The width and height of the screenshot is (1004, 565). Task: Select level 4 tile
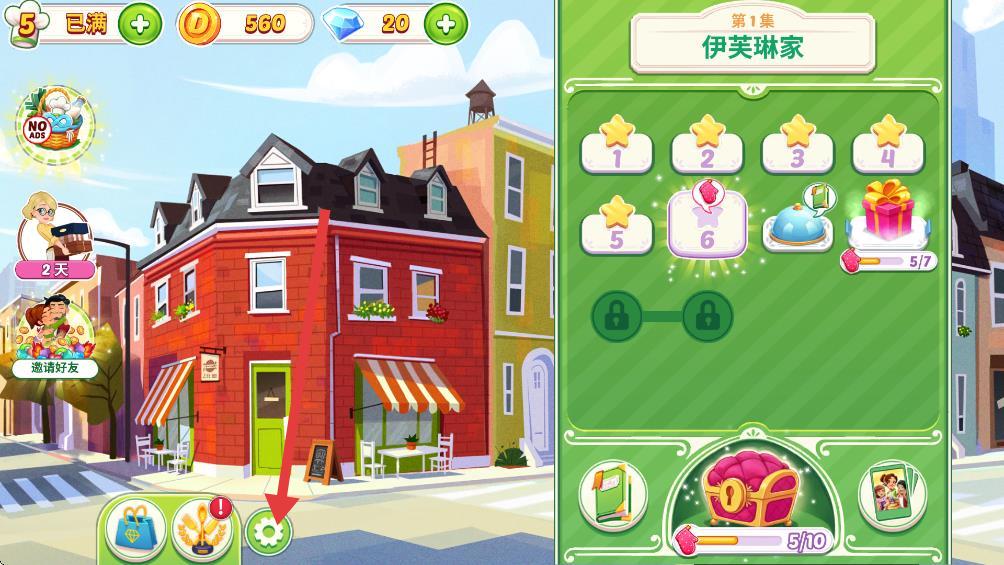coord(887,147)
